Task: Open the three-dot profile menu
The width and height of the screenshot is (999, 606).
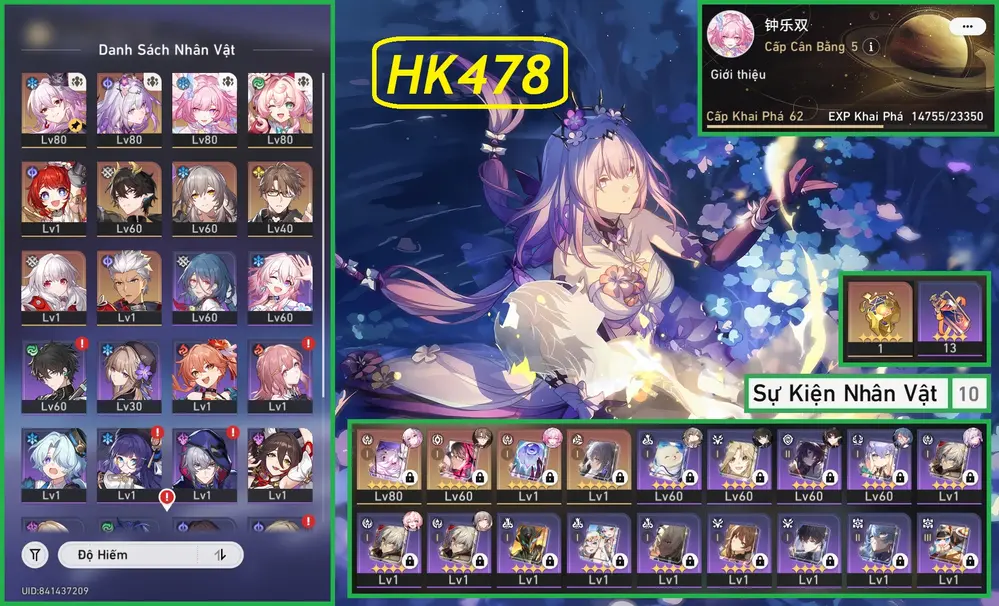Action: 965,27
